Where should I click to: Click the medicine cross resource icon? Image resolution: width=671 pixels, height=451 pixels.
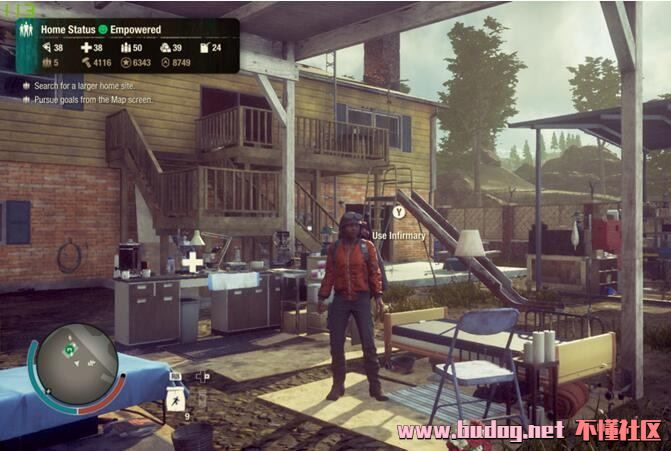tap(85, 47)
